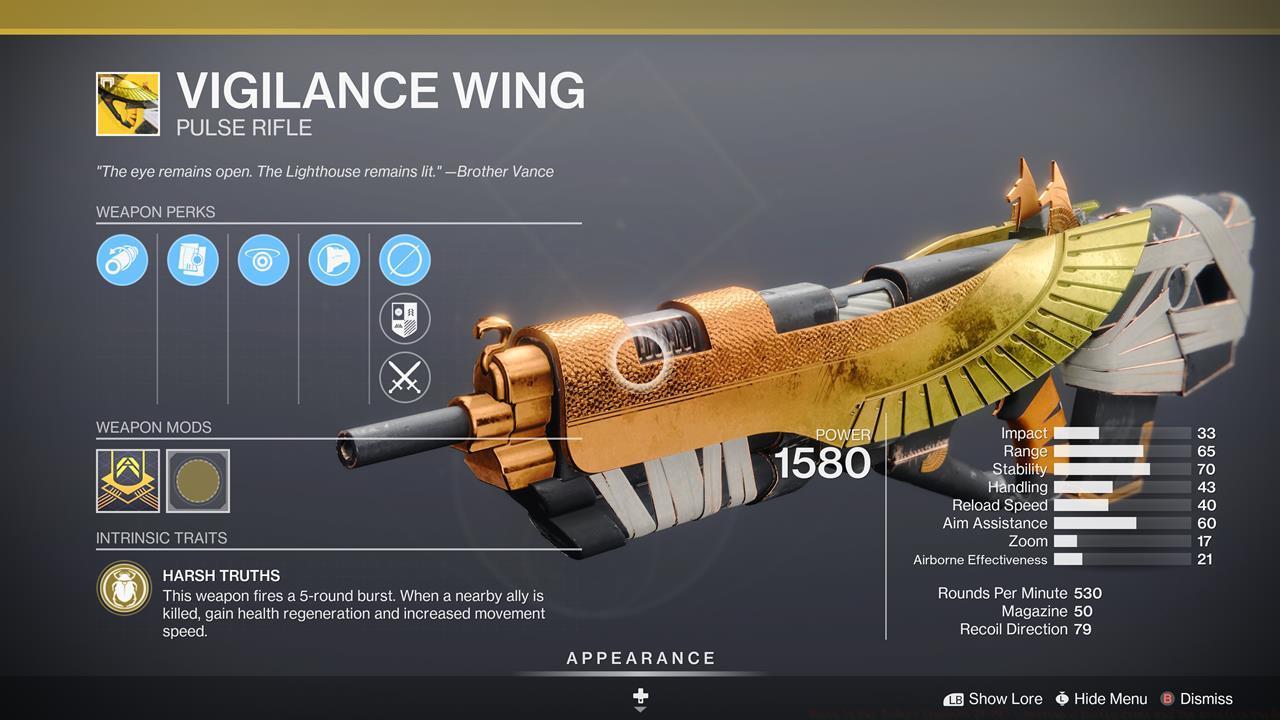Open the slashed-circle tracker perk

[405, 260]
